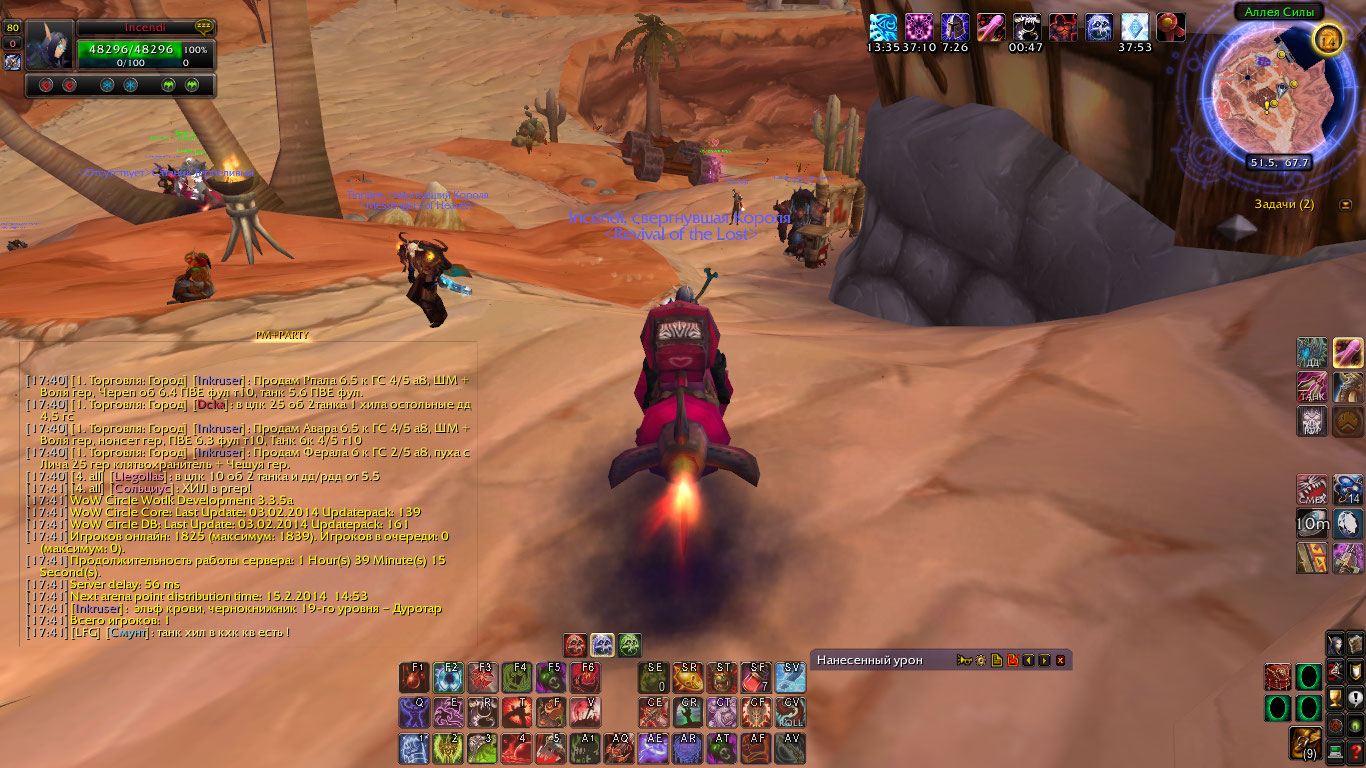Select the blue Frost Presence stance
1366x768 pixels.
pyautogui.click(x=602, y=645)
